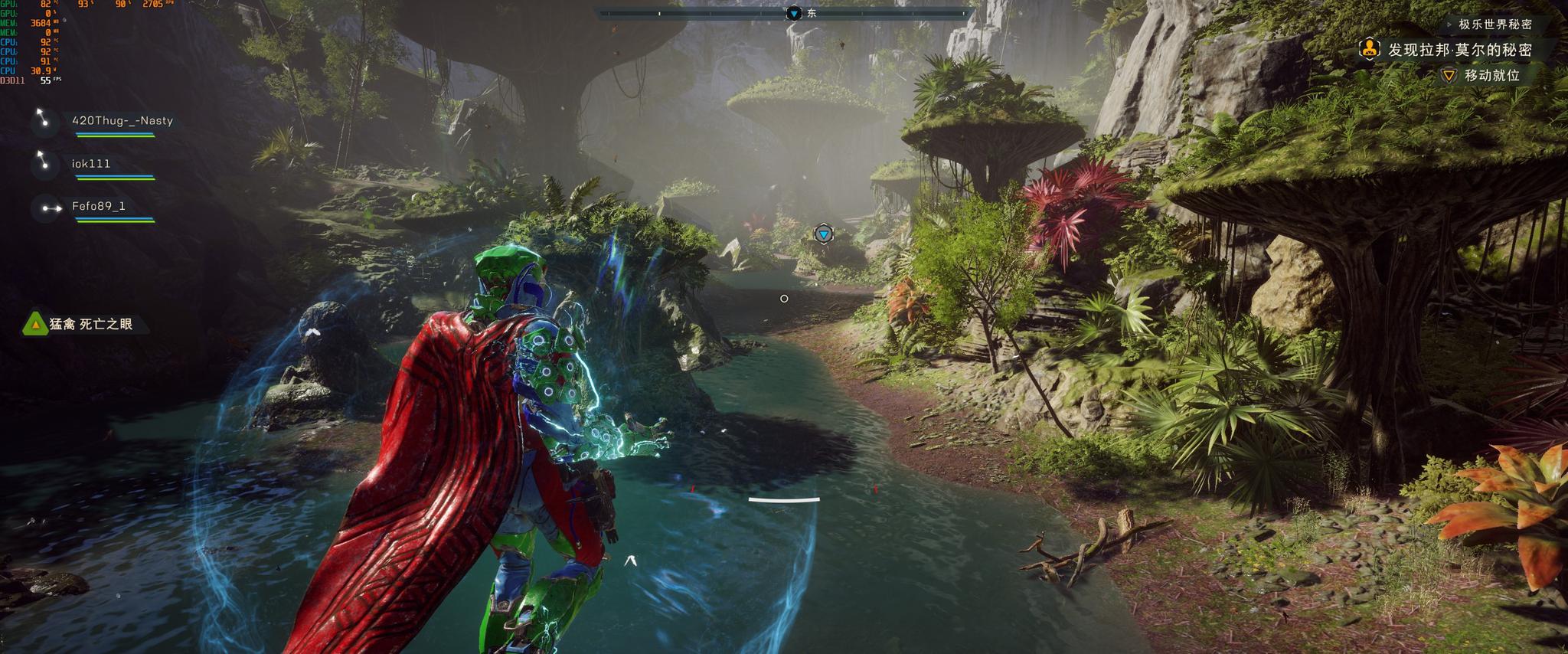The width and height of the screenshot is (1568, 654).
Task: Click the 猛禽 死亡之眼 weapon label
Action: point(90,324)
